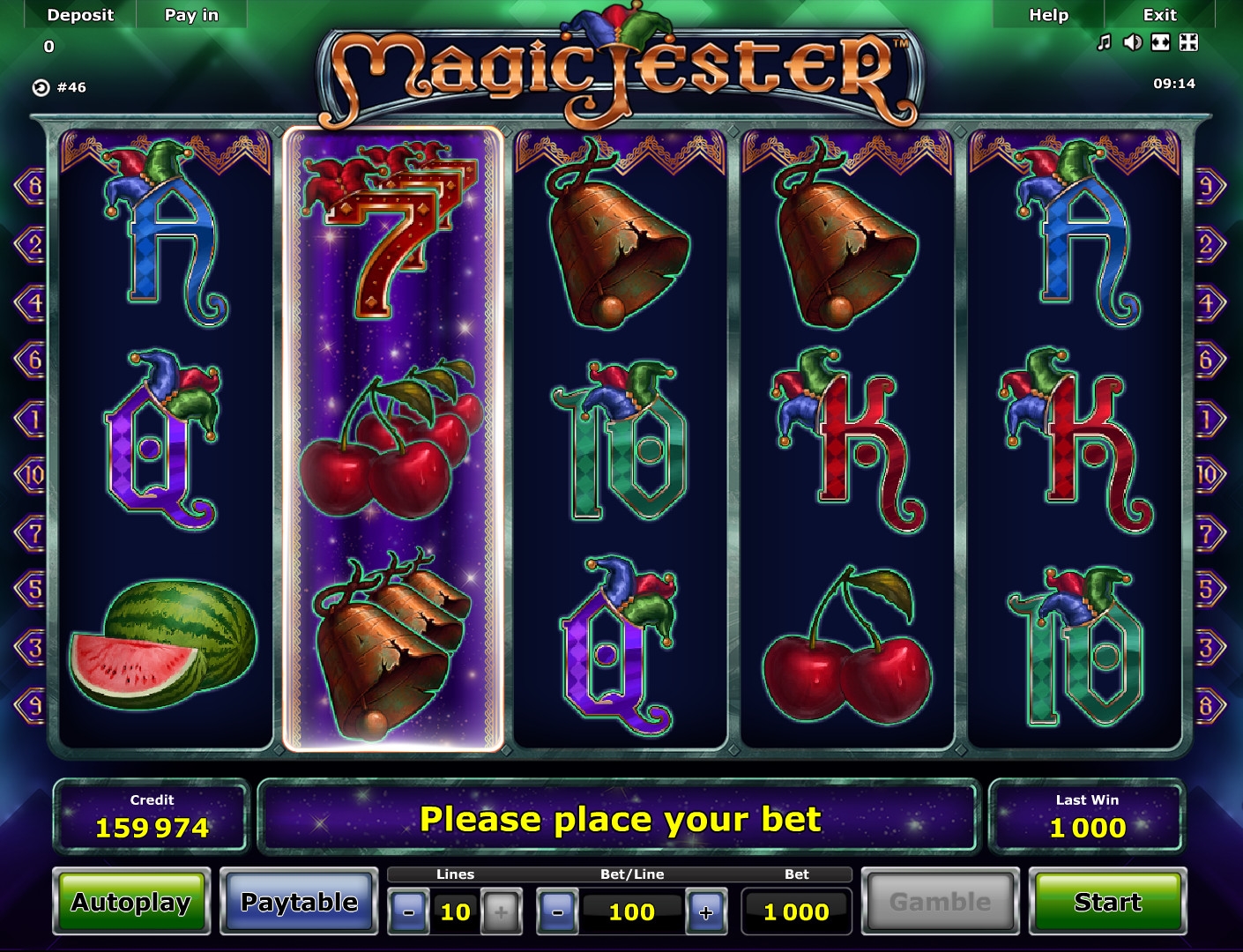
Task: Open the Help screen
Action: [1048, 15]
